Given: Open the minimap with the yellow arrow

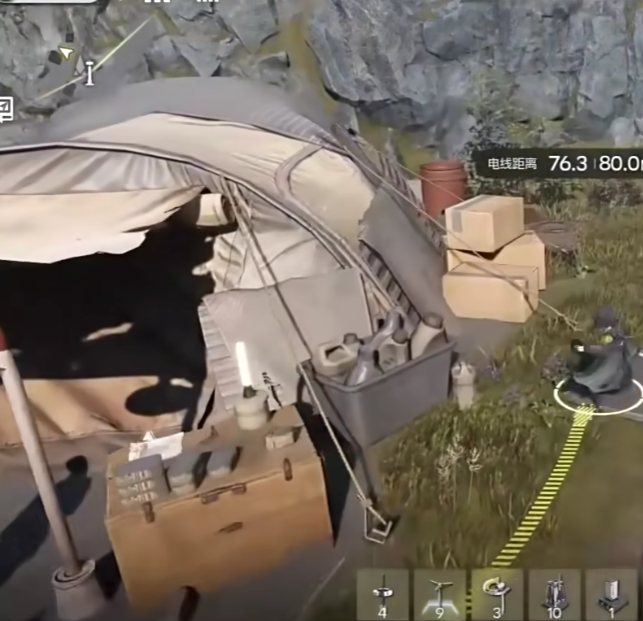Looking at the screenshot, I should tap(66, 52).
